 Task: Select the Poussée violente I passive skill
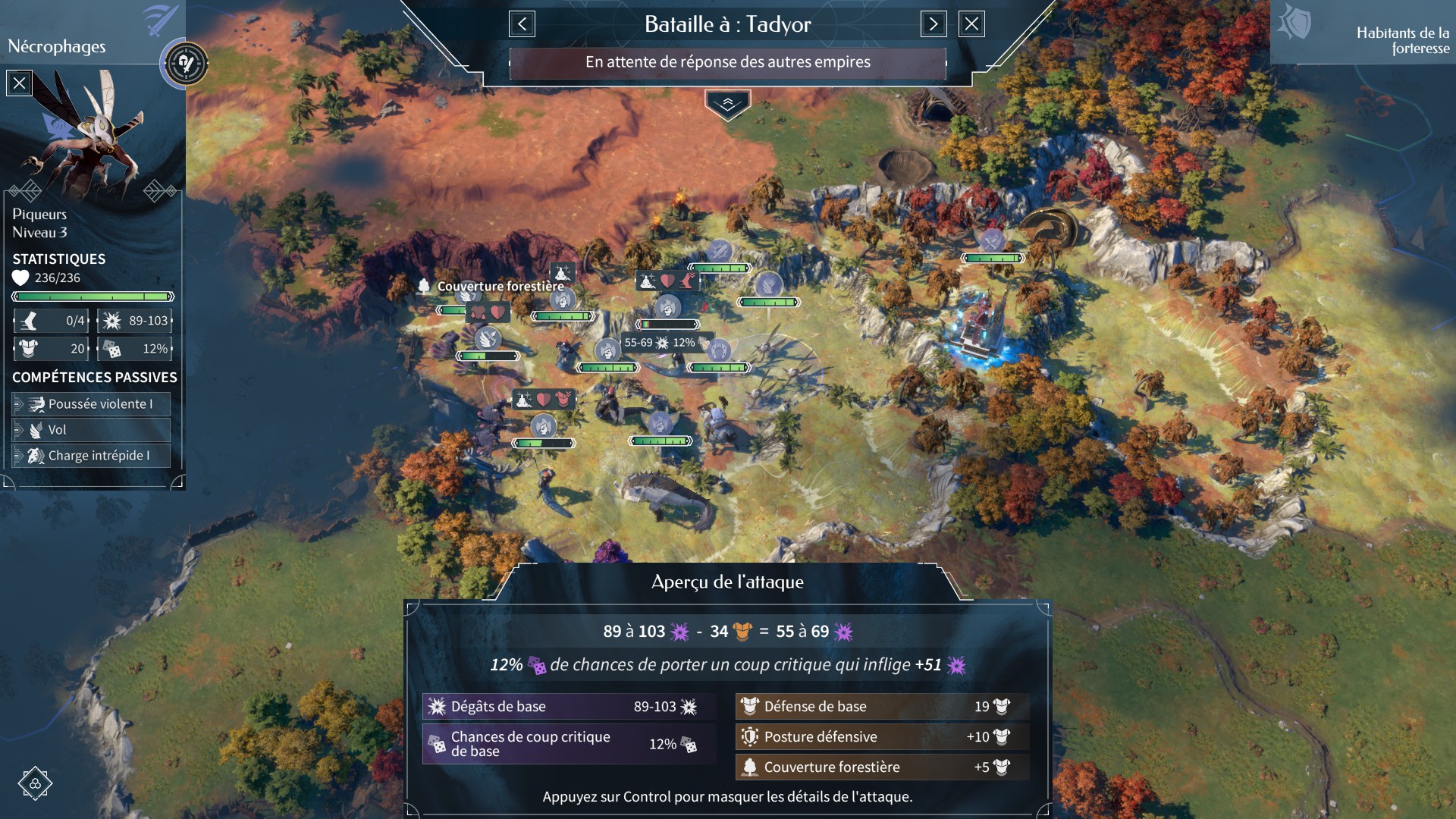coord(92,404)
